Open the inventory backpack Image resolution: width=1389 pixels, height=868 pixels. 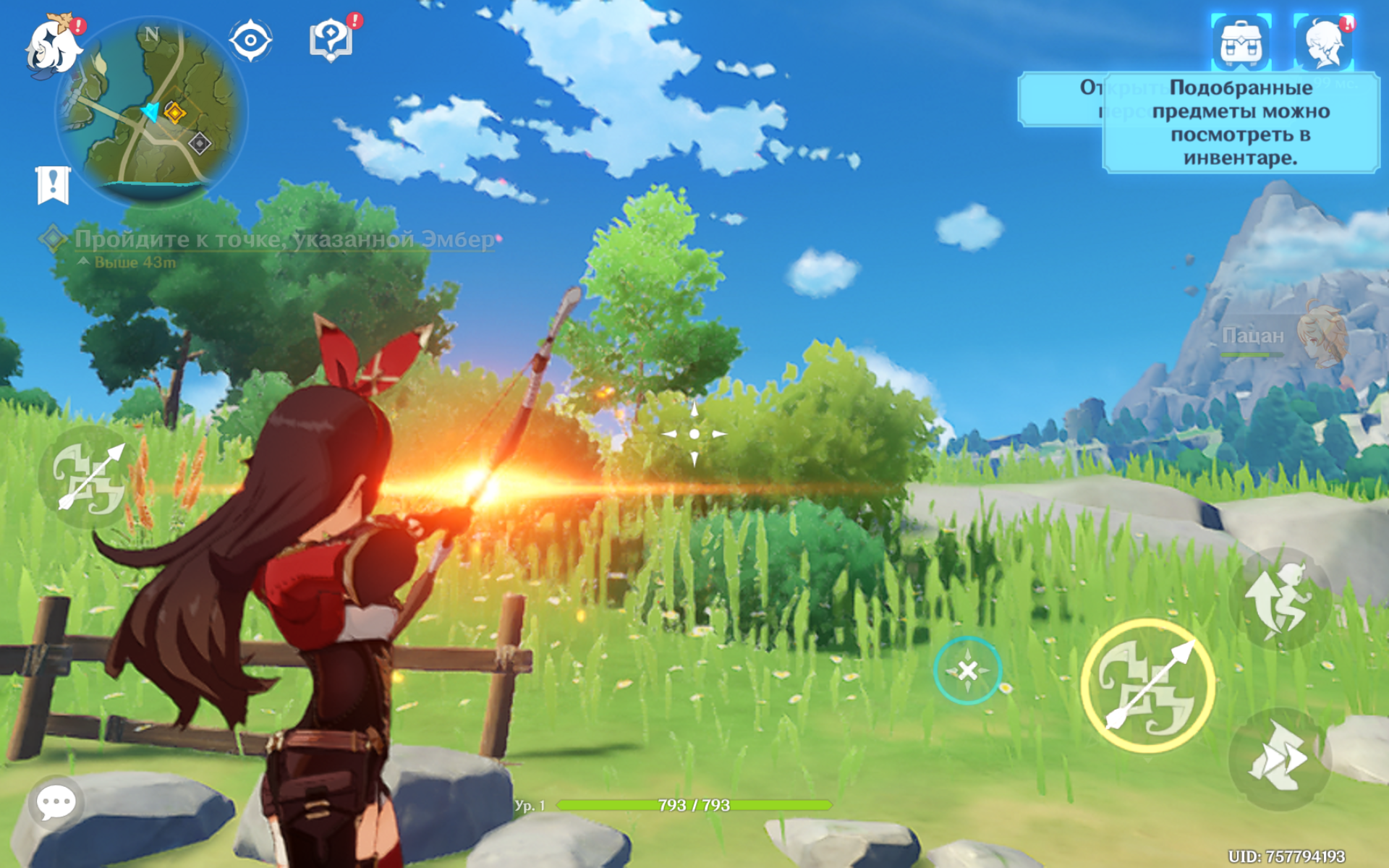(1241, 43)
